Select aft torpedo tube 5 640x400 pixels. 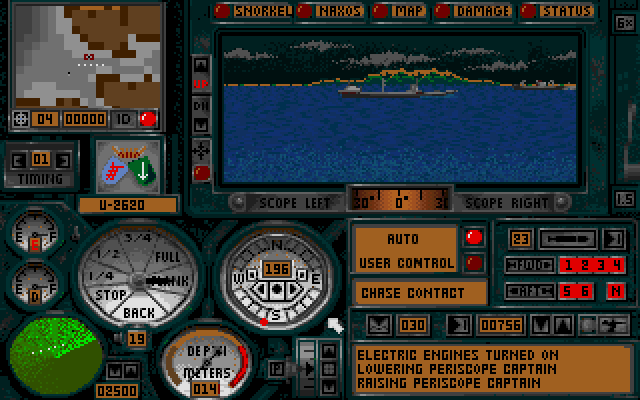coord(566,291)
